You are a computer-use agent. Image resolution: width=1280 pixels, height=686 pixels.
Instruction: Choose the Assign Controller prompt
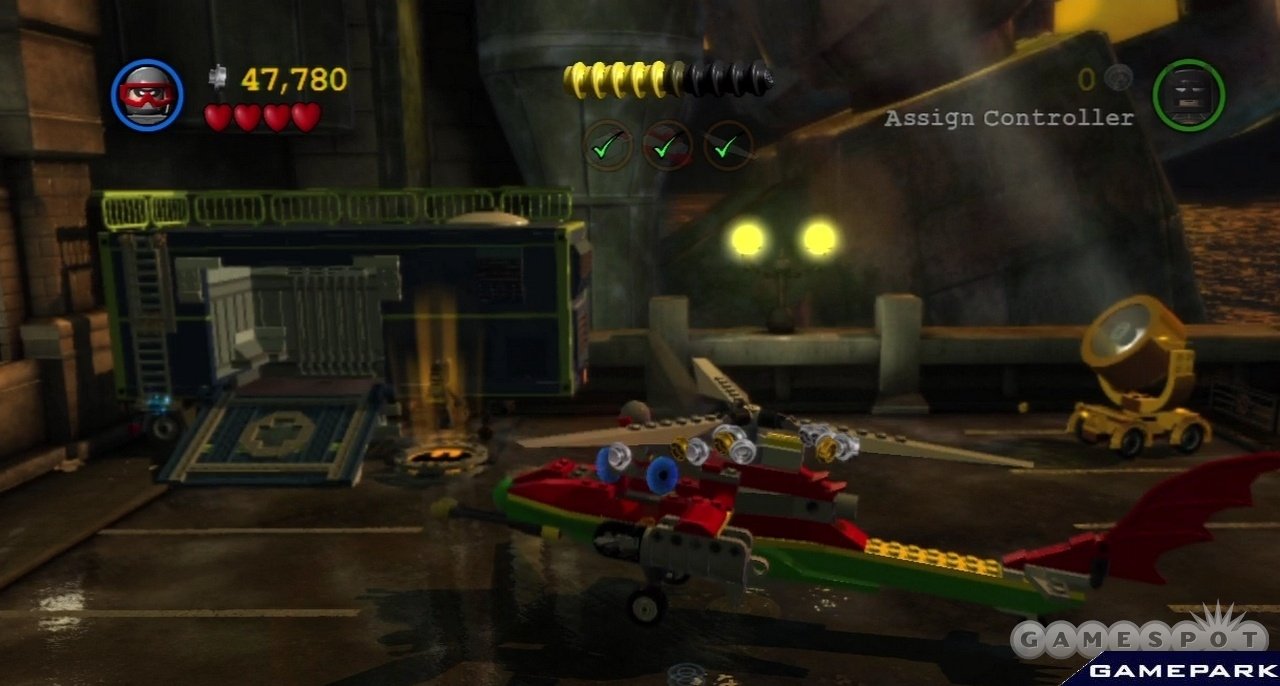[x=1009, y=118]
